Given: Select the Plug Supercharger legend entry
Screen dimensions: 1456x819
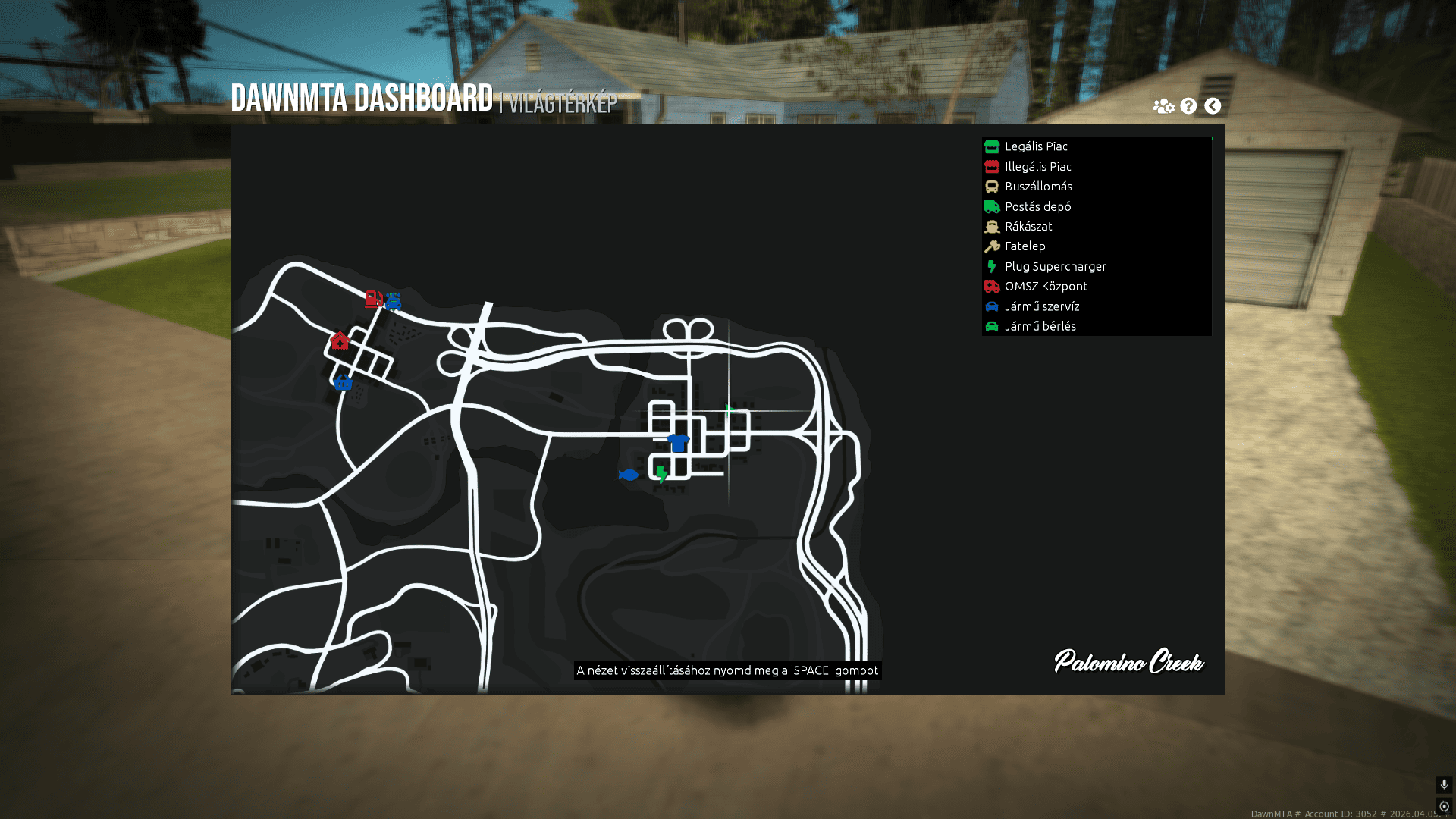Looking at the screenshot, I should (1055, 266).
